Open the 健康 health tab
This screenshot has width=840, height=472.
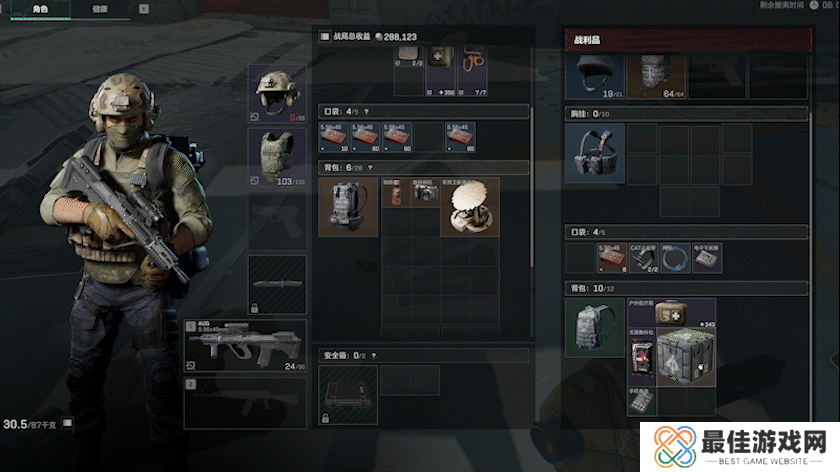(x=100, y=8)
